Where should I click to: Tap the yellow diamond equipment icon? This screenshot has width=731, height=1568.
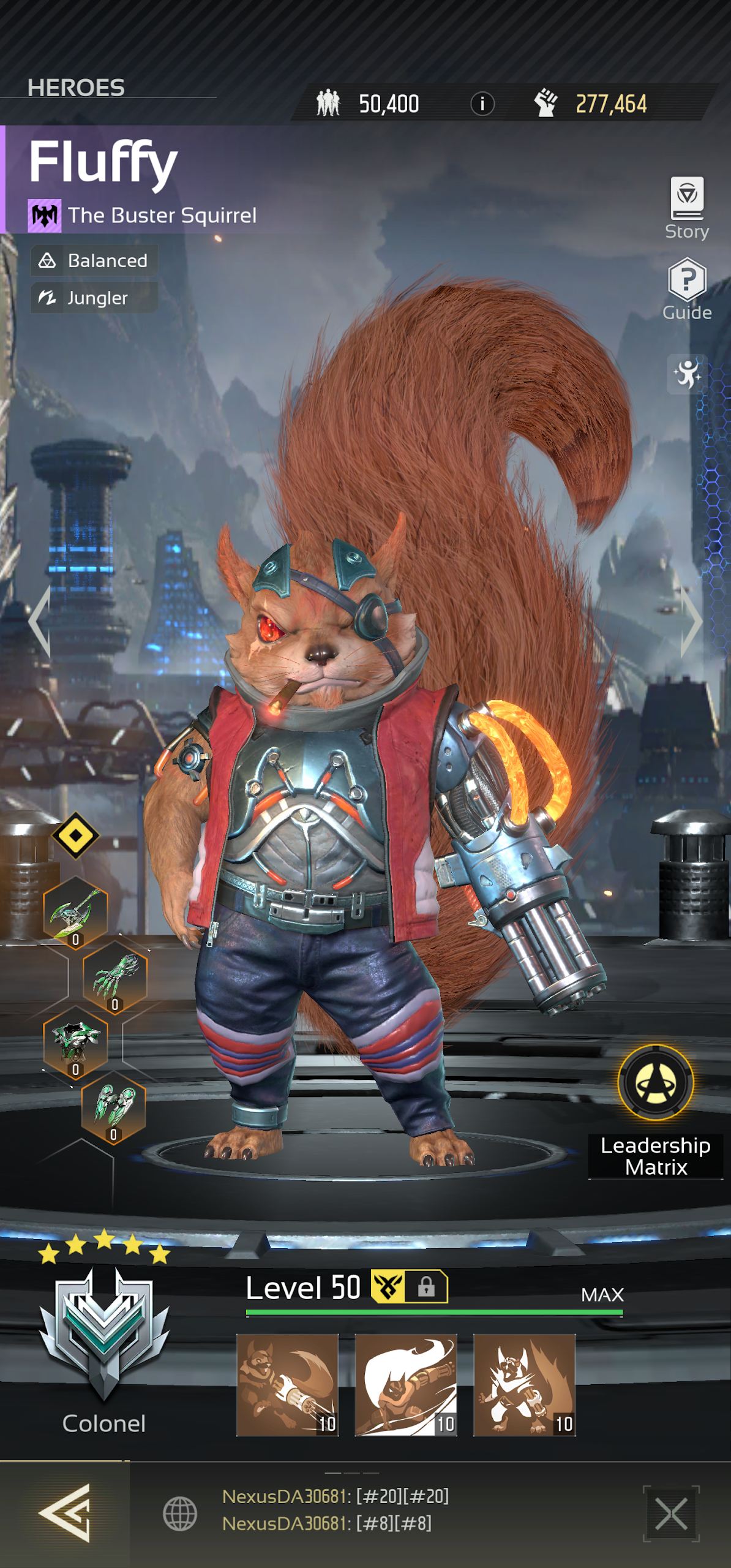coord(75,835)
